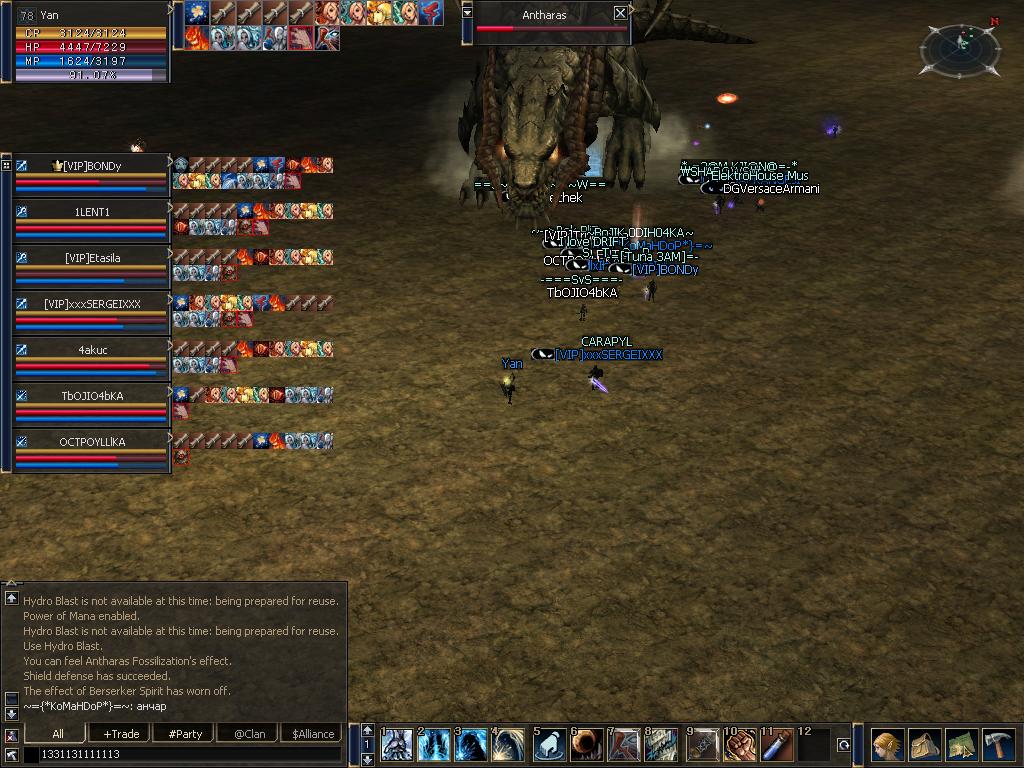
Task: Switch to the +Trade chat tab
Action: point(121,733)
